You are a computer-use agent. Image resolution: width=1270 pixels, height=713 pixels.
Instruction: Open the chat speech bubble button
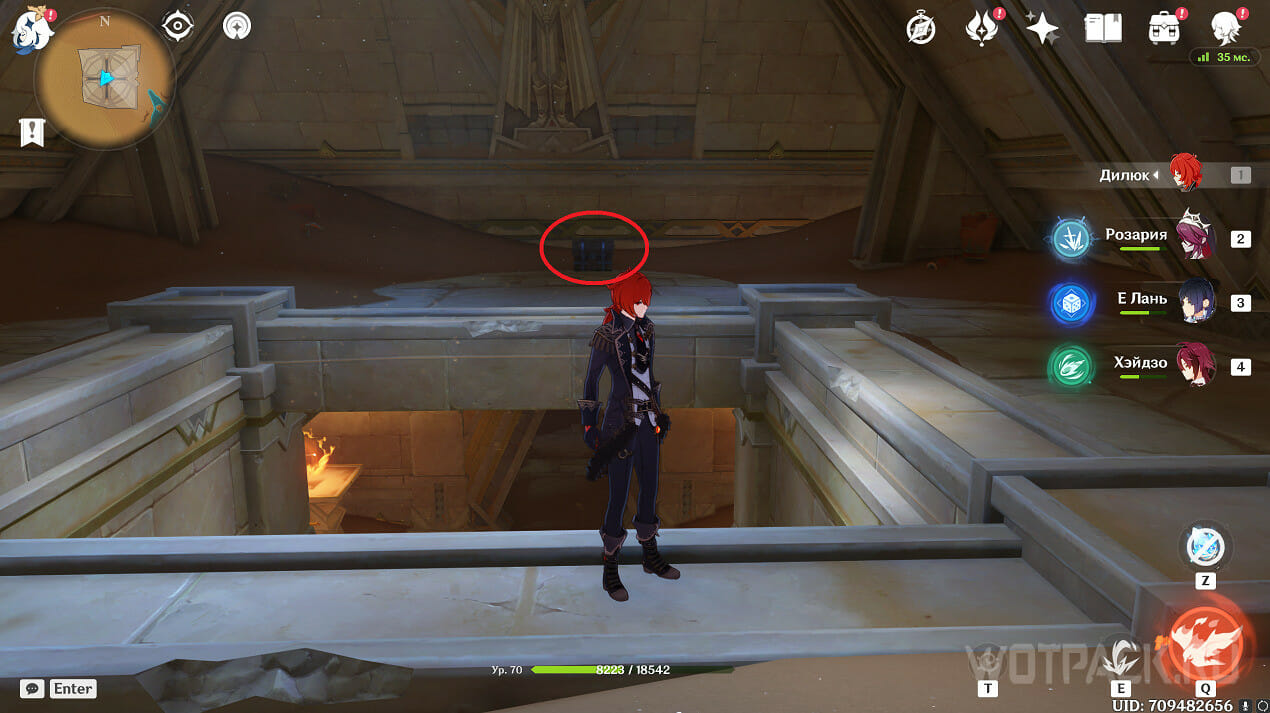click(32, 688)
